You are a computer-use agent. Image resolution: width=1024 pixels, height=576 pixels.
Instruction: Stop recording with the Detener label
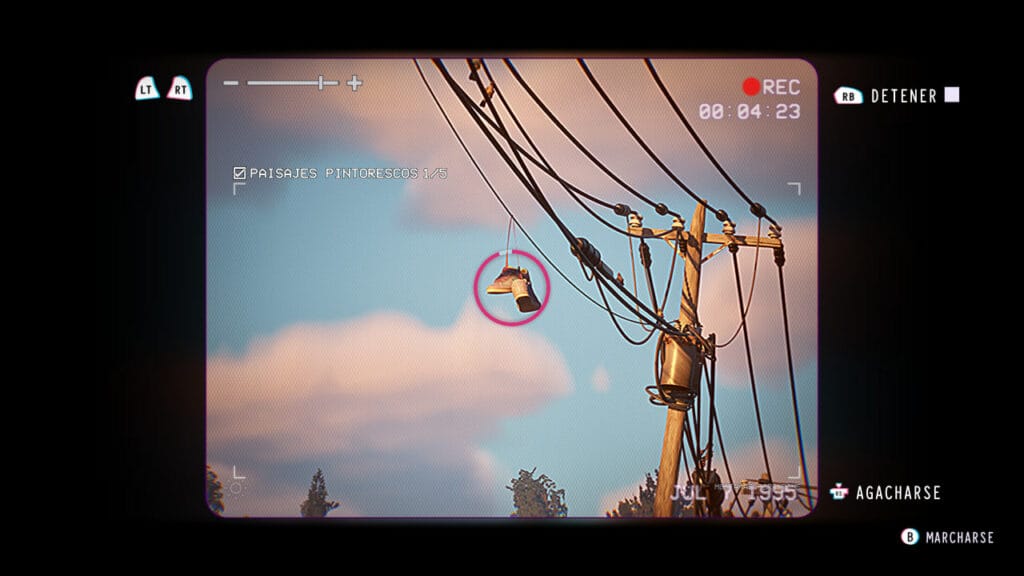[903, 96]
